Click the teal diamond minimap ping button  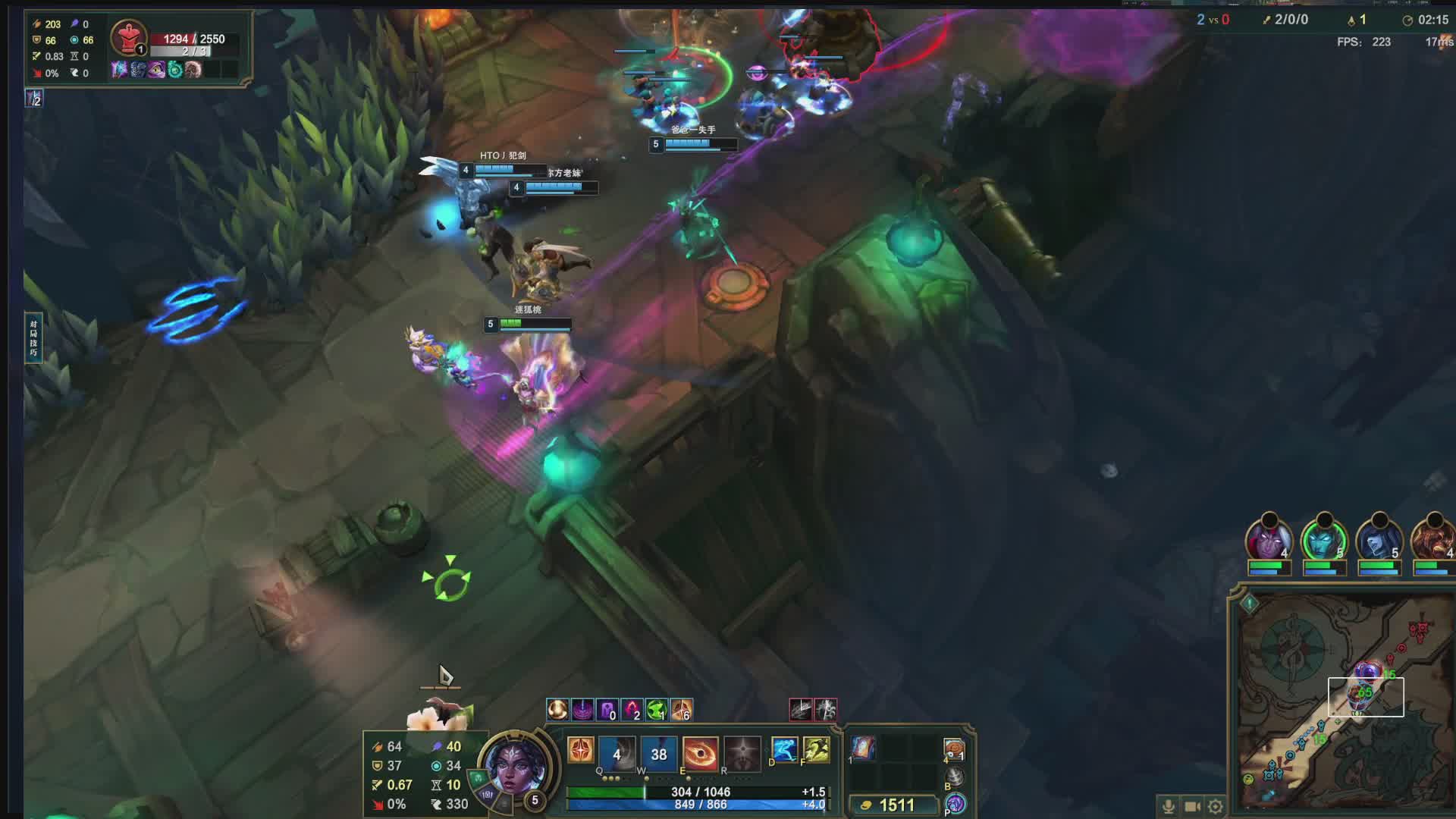click(x=1249, y=604)
